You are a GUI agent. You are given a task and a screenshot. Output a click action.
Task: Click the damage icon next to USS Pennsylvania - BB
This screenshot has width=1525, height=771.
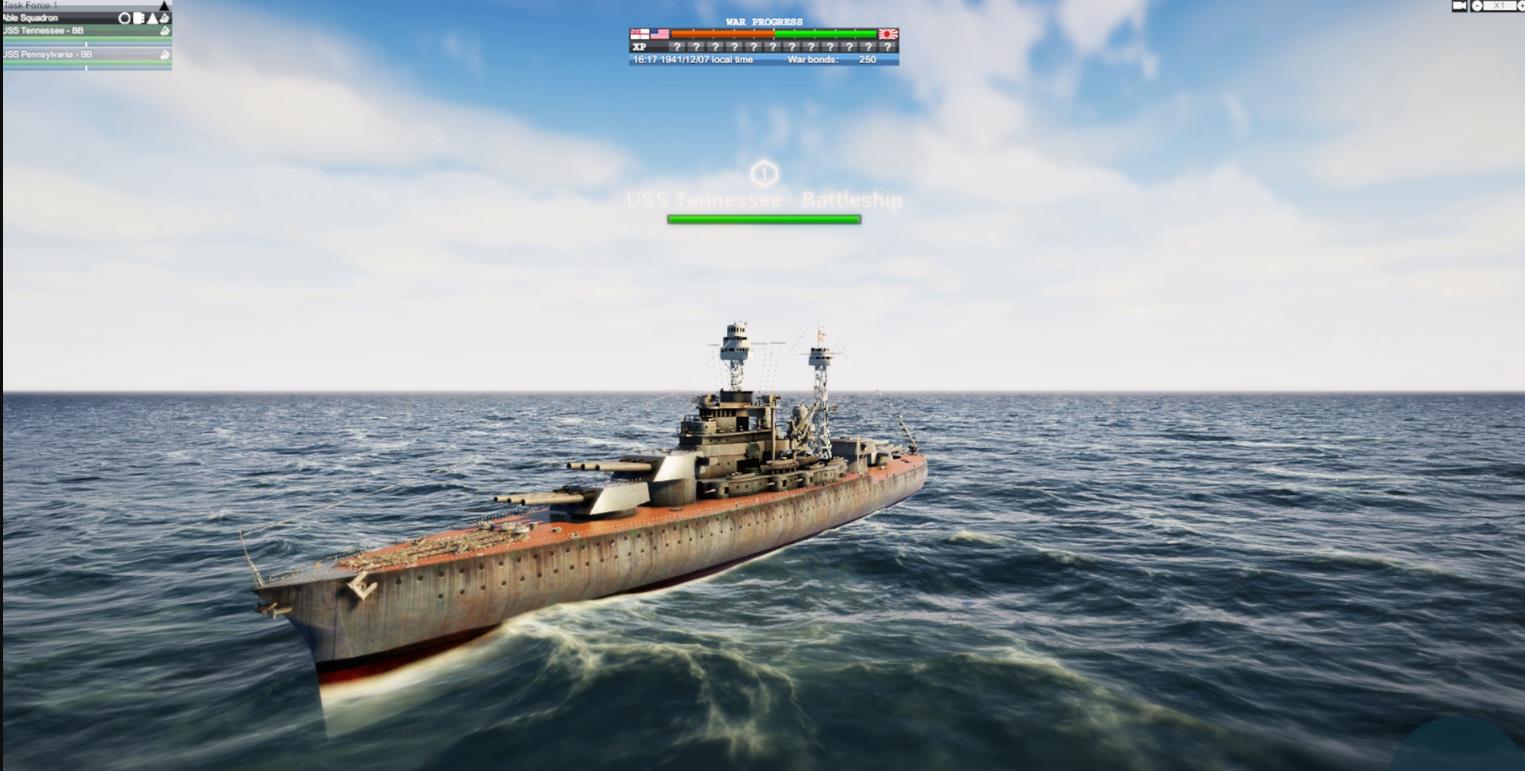165,54
